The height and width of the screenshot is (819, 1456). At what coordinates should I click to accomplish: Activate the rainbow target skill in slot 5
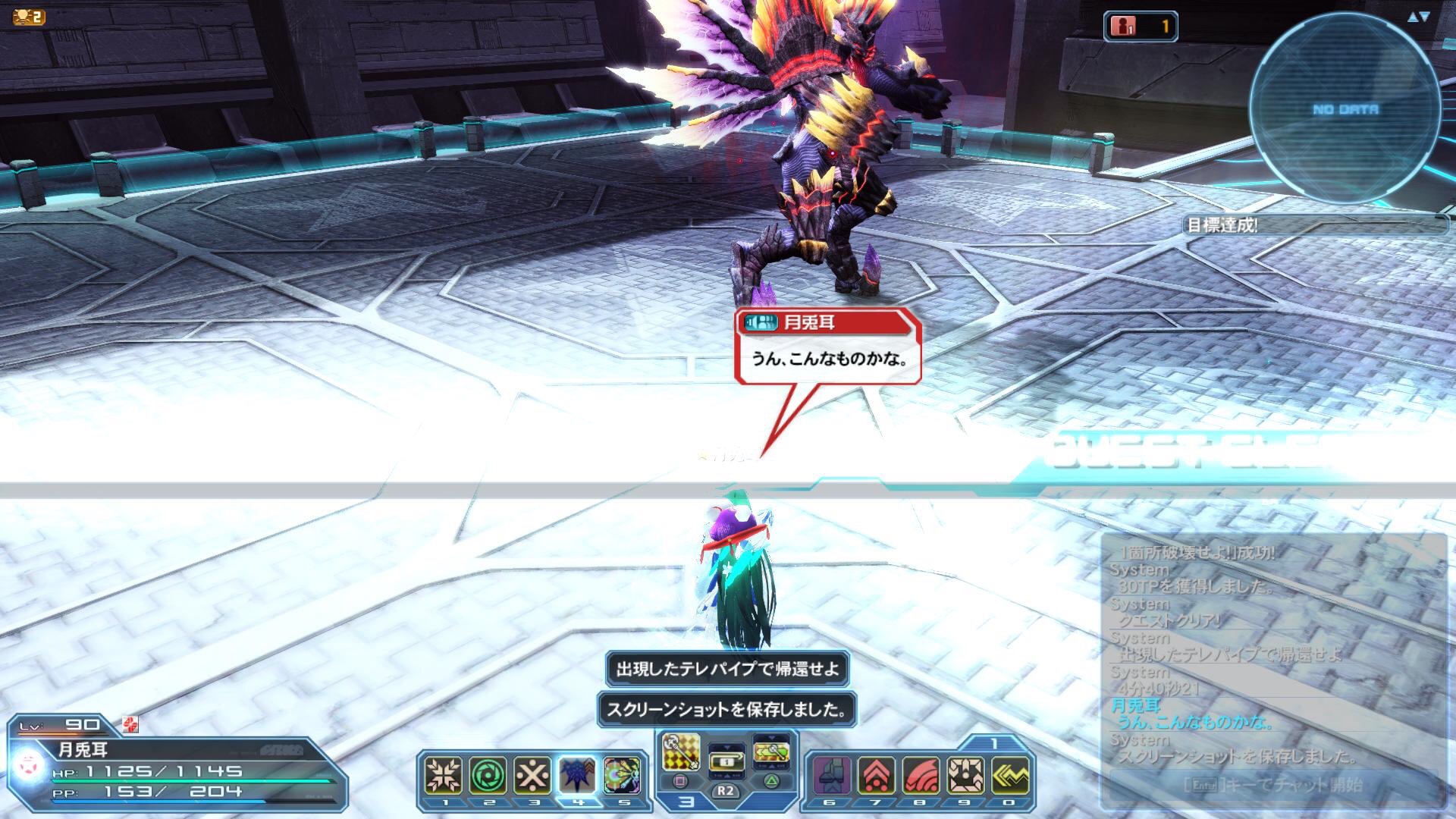click(x=622, y=775)
